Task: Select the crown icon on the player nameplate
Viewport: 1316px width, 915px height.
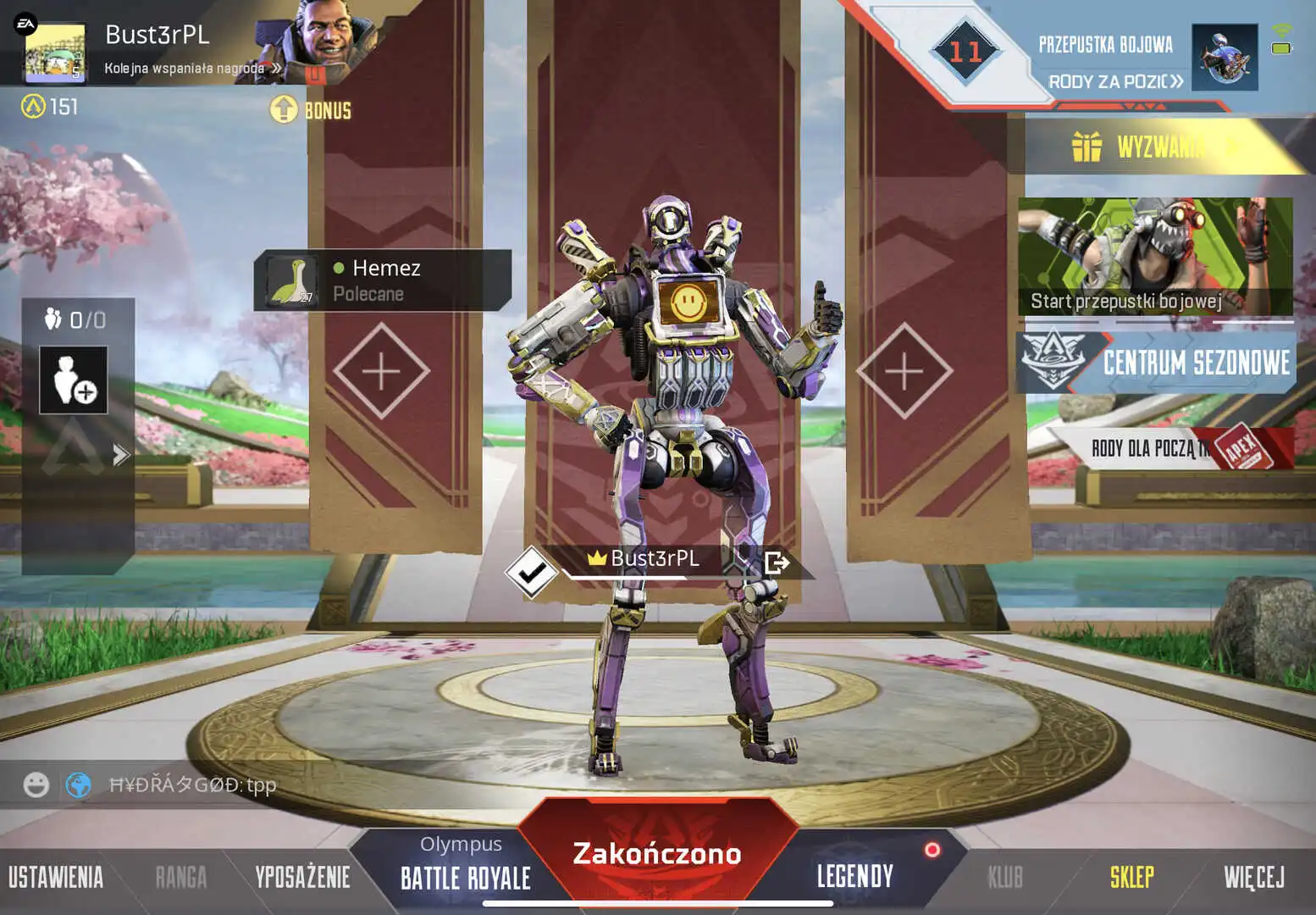Action: pyautogui.click(x=599, y=558)
